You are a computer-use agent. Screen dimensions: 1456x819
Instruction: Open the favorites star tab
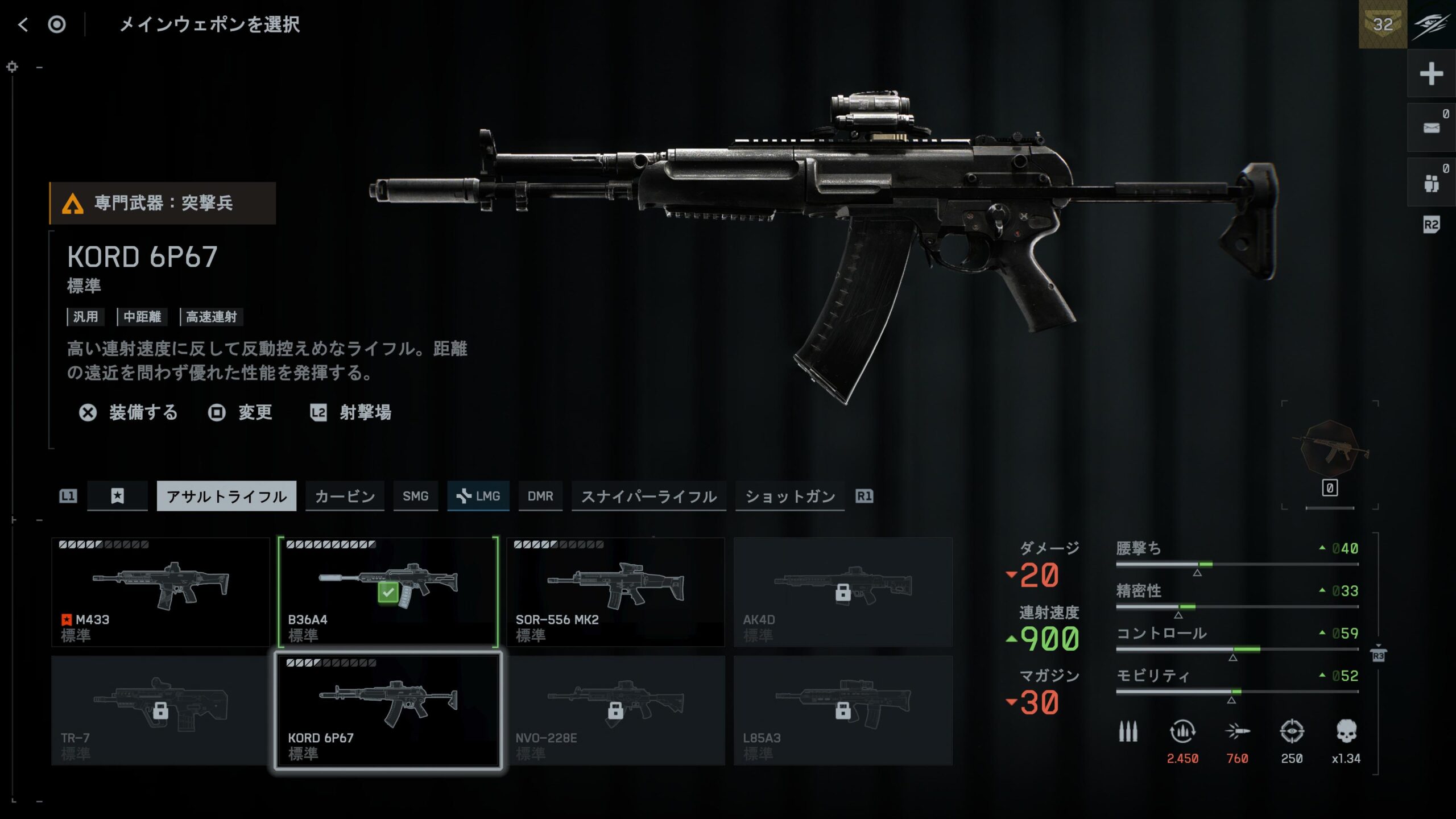pos(117,496)
